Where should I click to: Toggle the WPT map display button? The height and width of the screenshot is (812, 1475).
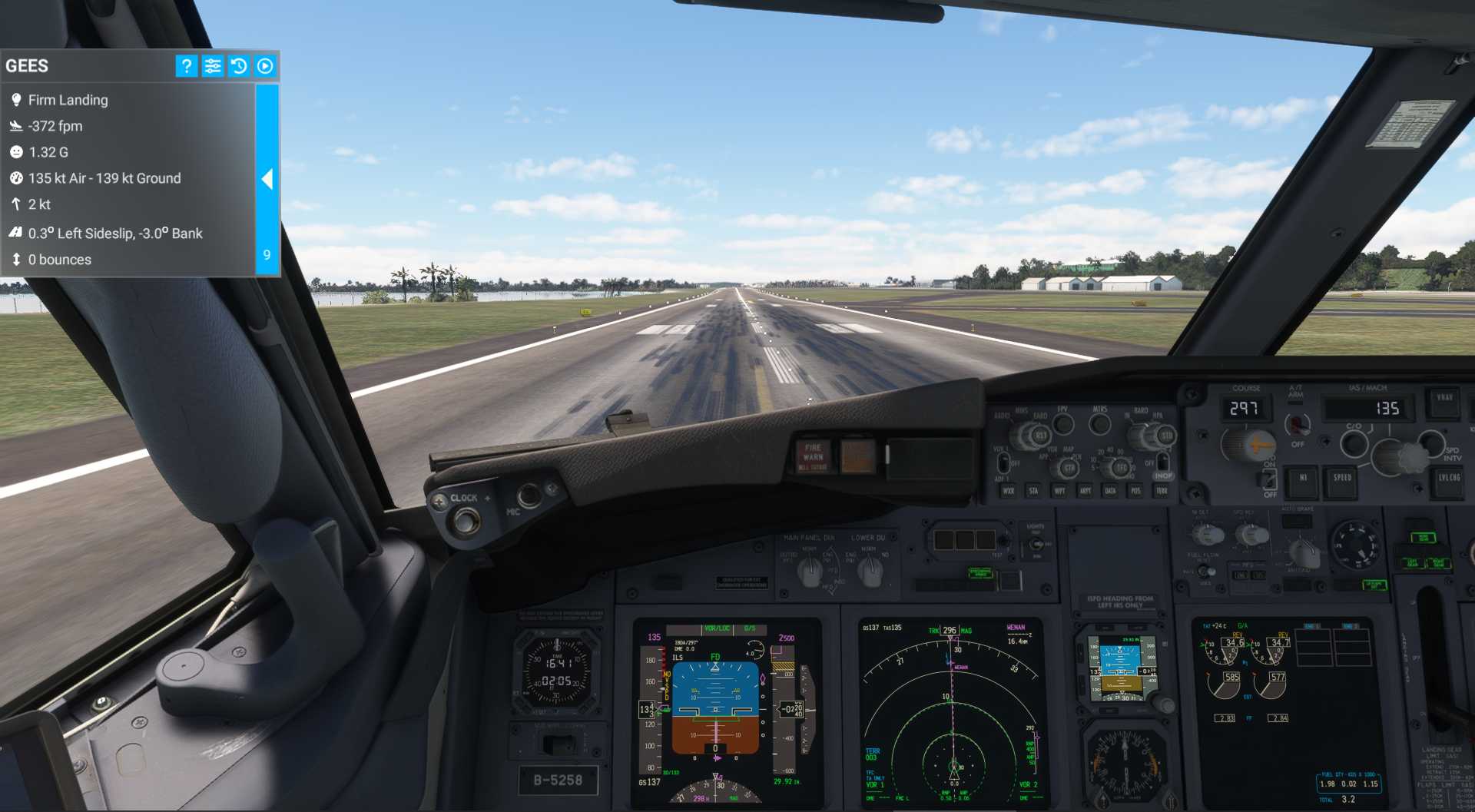click(1059, 491)
